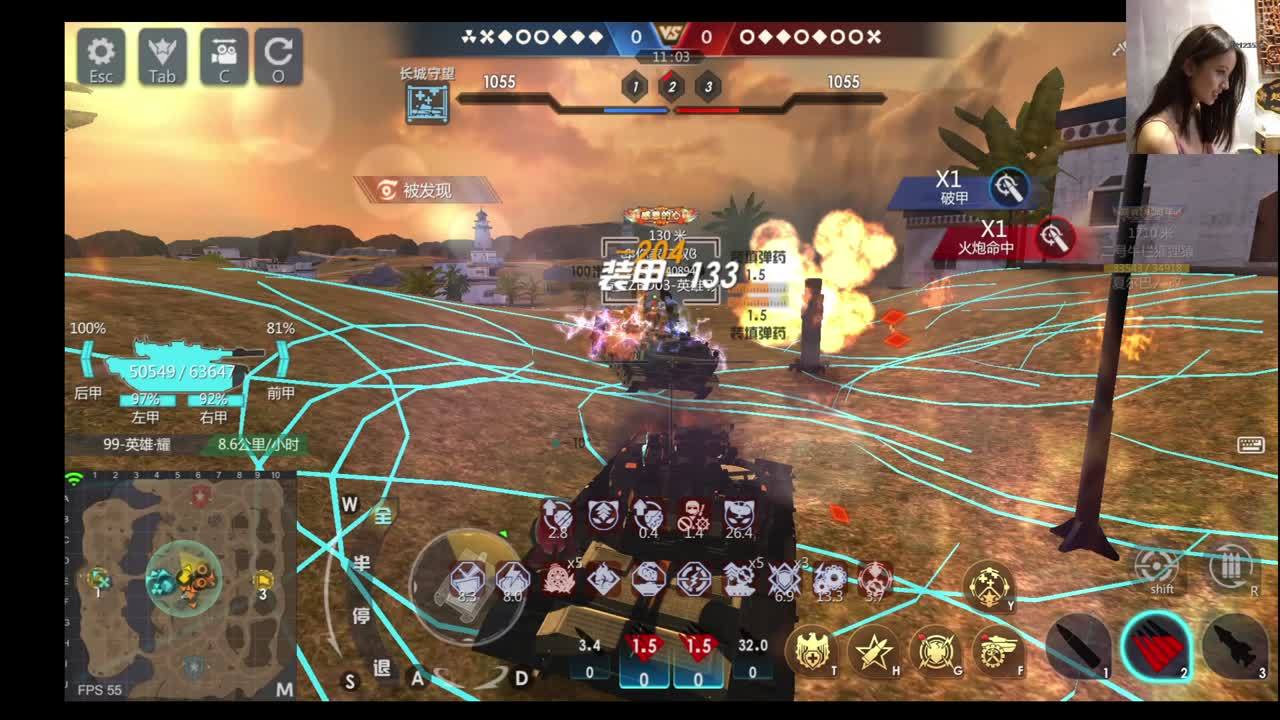Open the gear settings menu
This screenshot has width=1280, height=720.
point(101,56)
